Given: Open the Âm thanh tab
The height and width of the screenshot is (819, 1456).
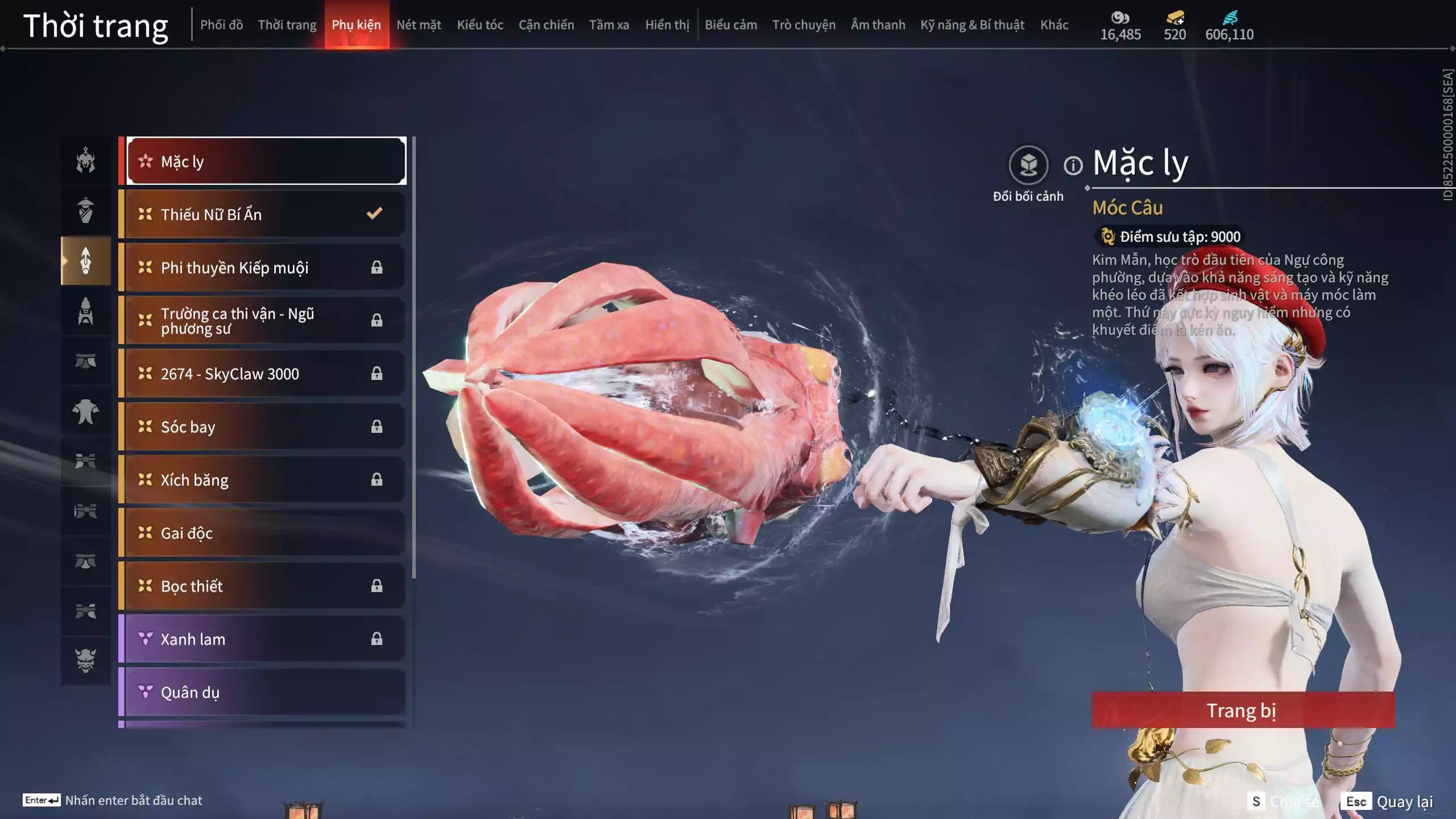Looking at the screenshot, I should click(x=878, y=25).
